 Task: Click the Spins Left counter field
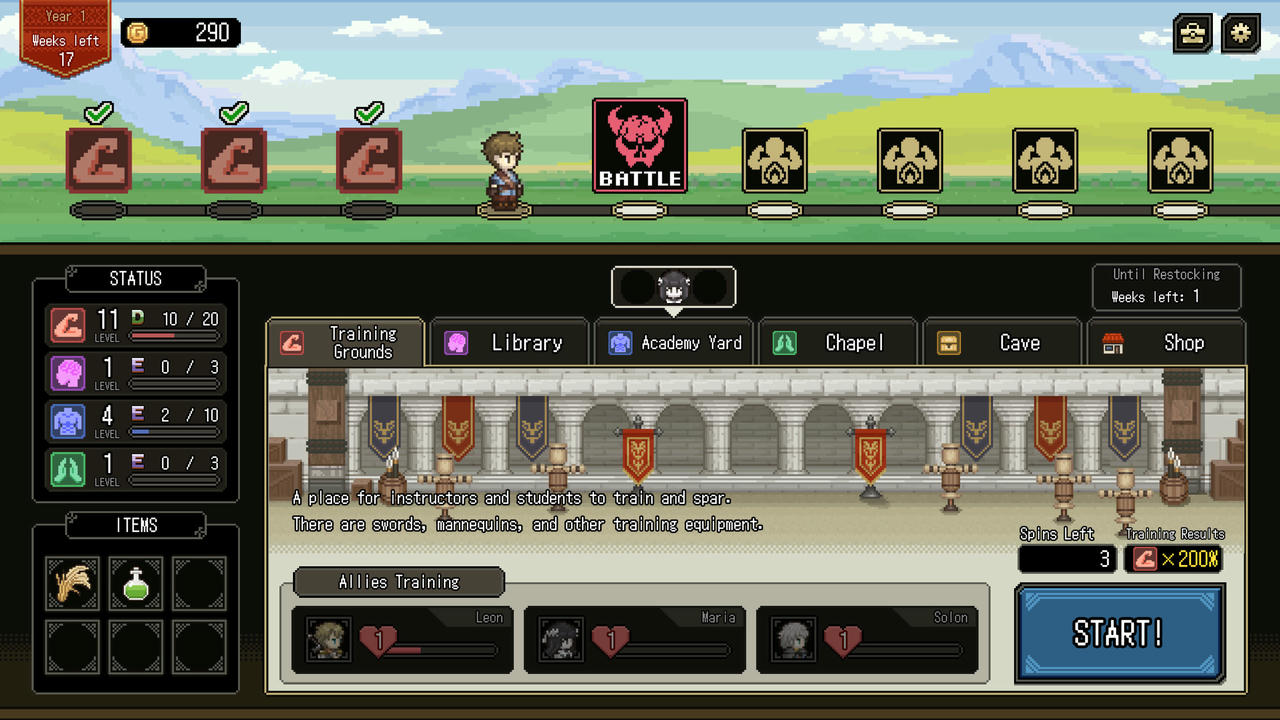pos(1066,559)
